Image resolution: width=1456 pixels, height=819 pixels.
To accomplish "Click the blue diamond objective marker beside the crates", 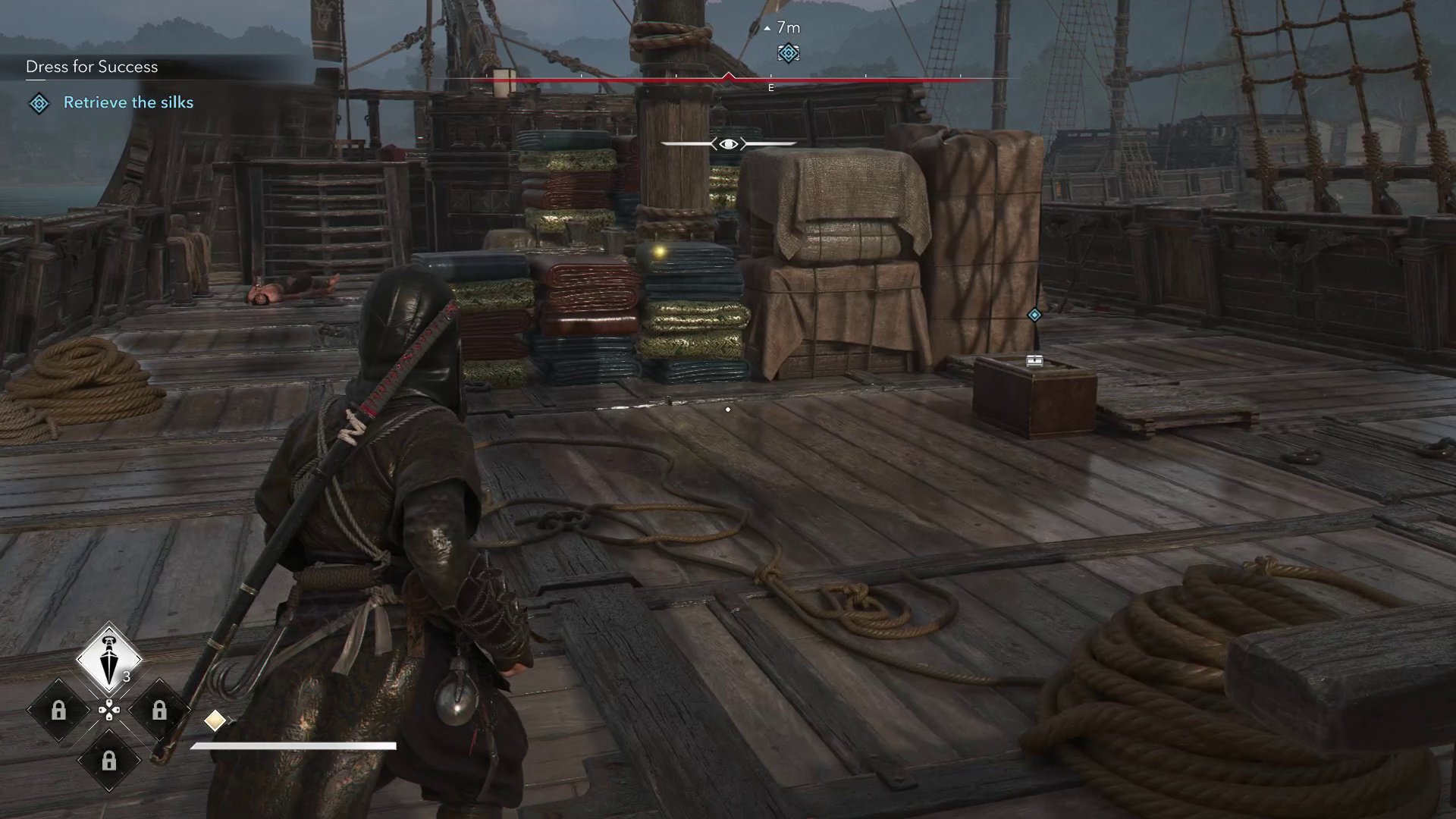I will click(x=1034, y=315).
